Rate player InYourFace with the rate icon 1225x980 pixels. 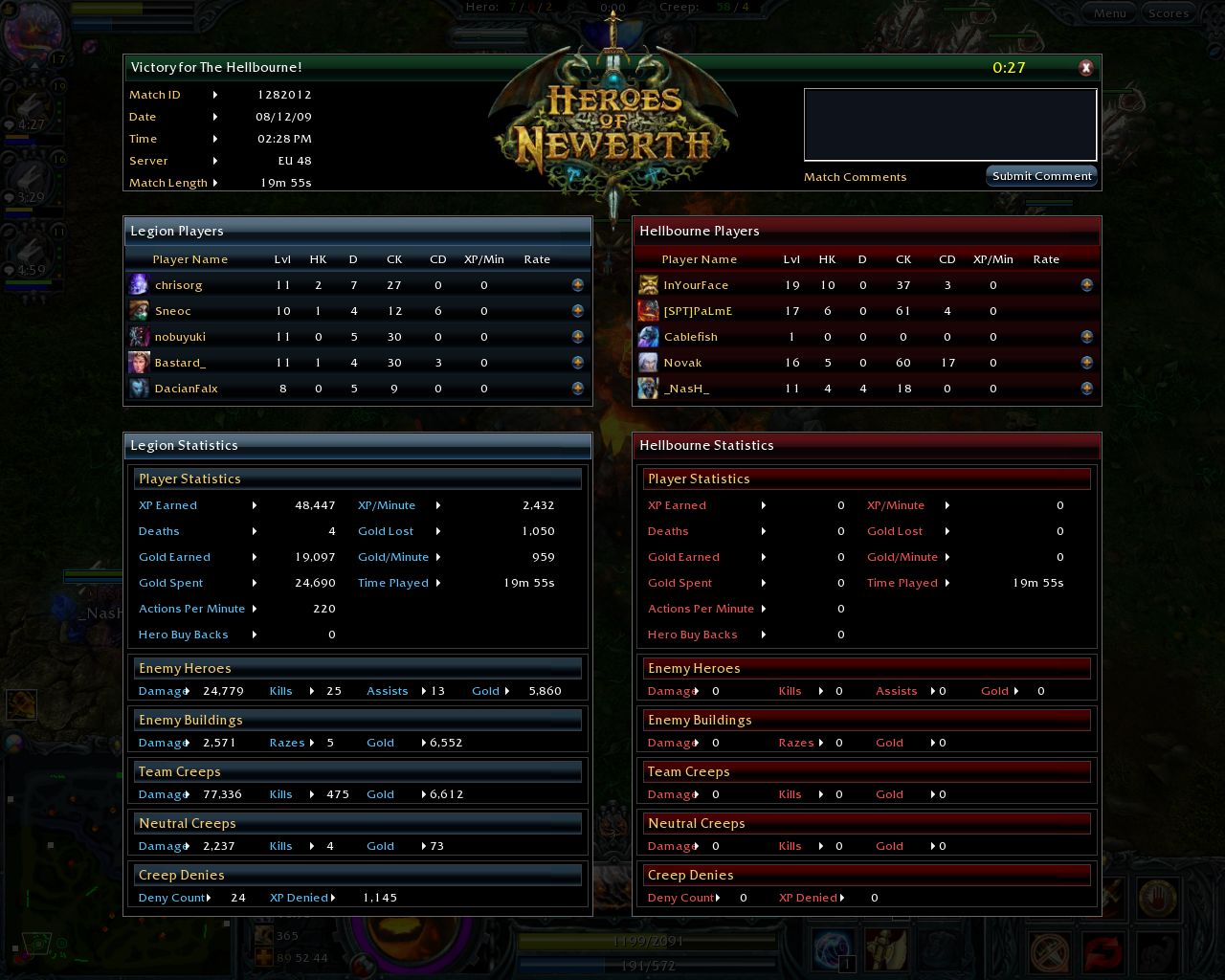point(1086,285)
